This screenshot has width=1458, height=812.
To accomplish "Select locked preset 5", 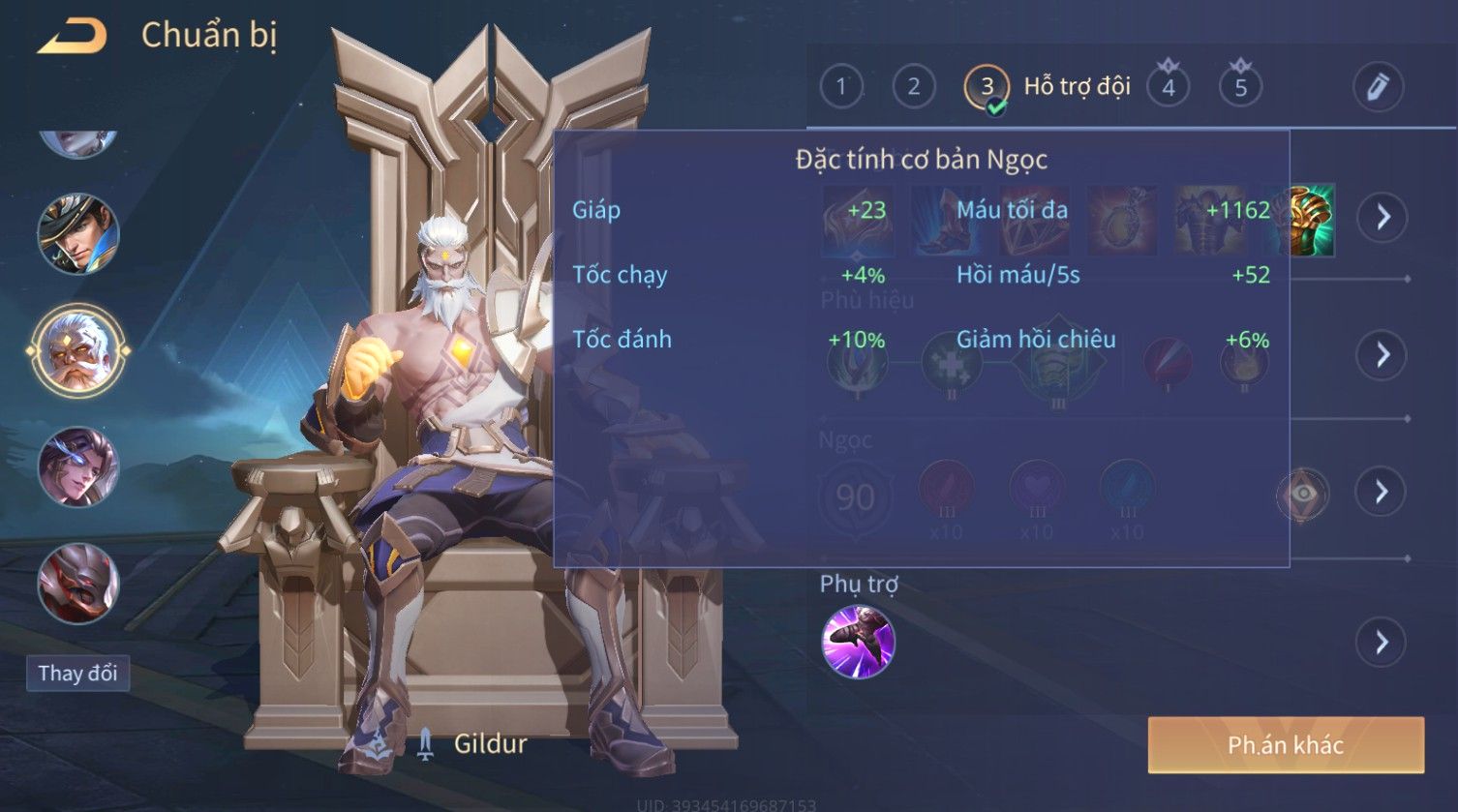I will tap(1240, 87).
